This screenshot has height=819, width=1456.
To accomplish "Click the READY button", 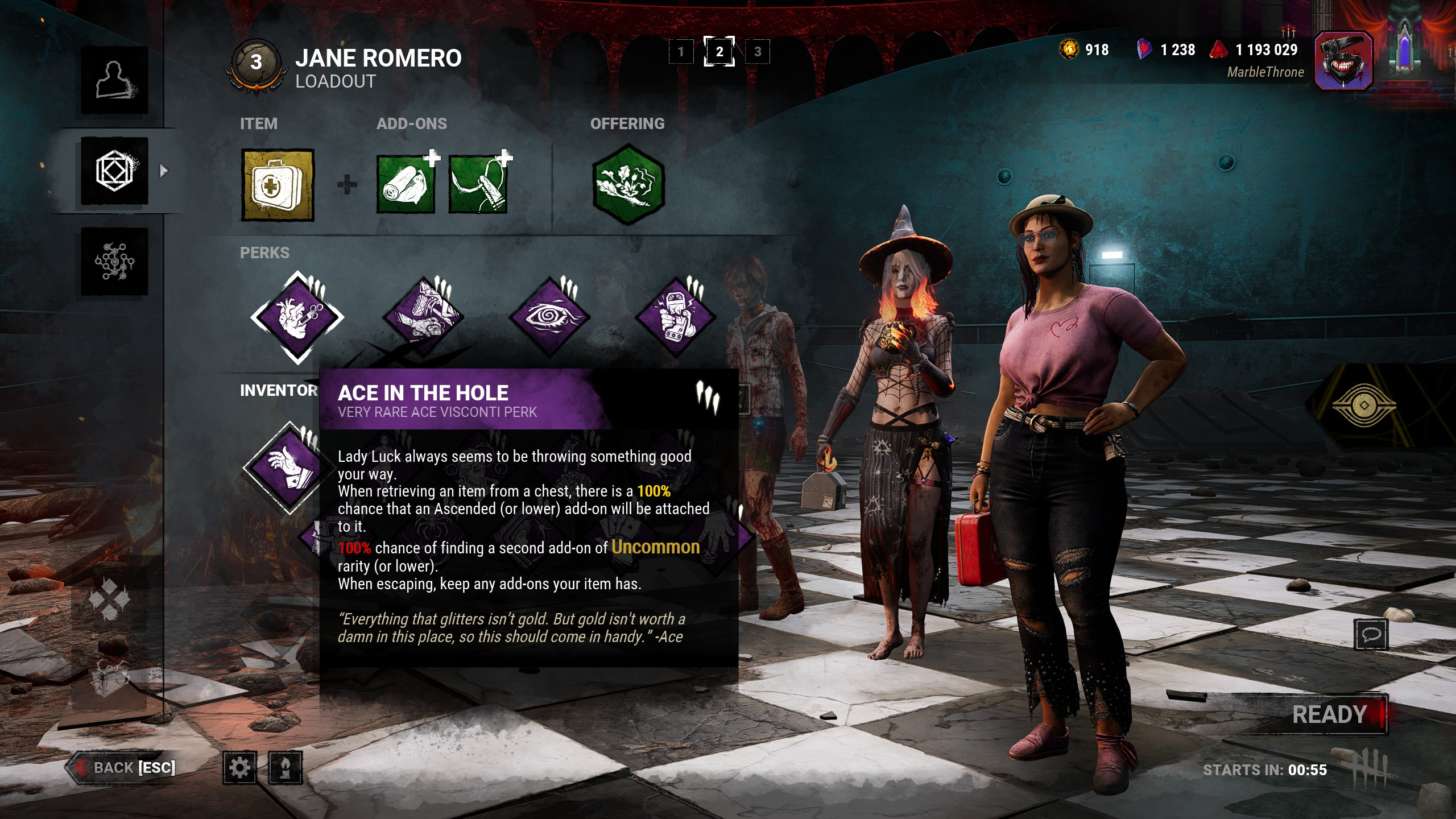I will pos(1330,715).
